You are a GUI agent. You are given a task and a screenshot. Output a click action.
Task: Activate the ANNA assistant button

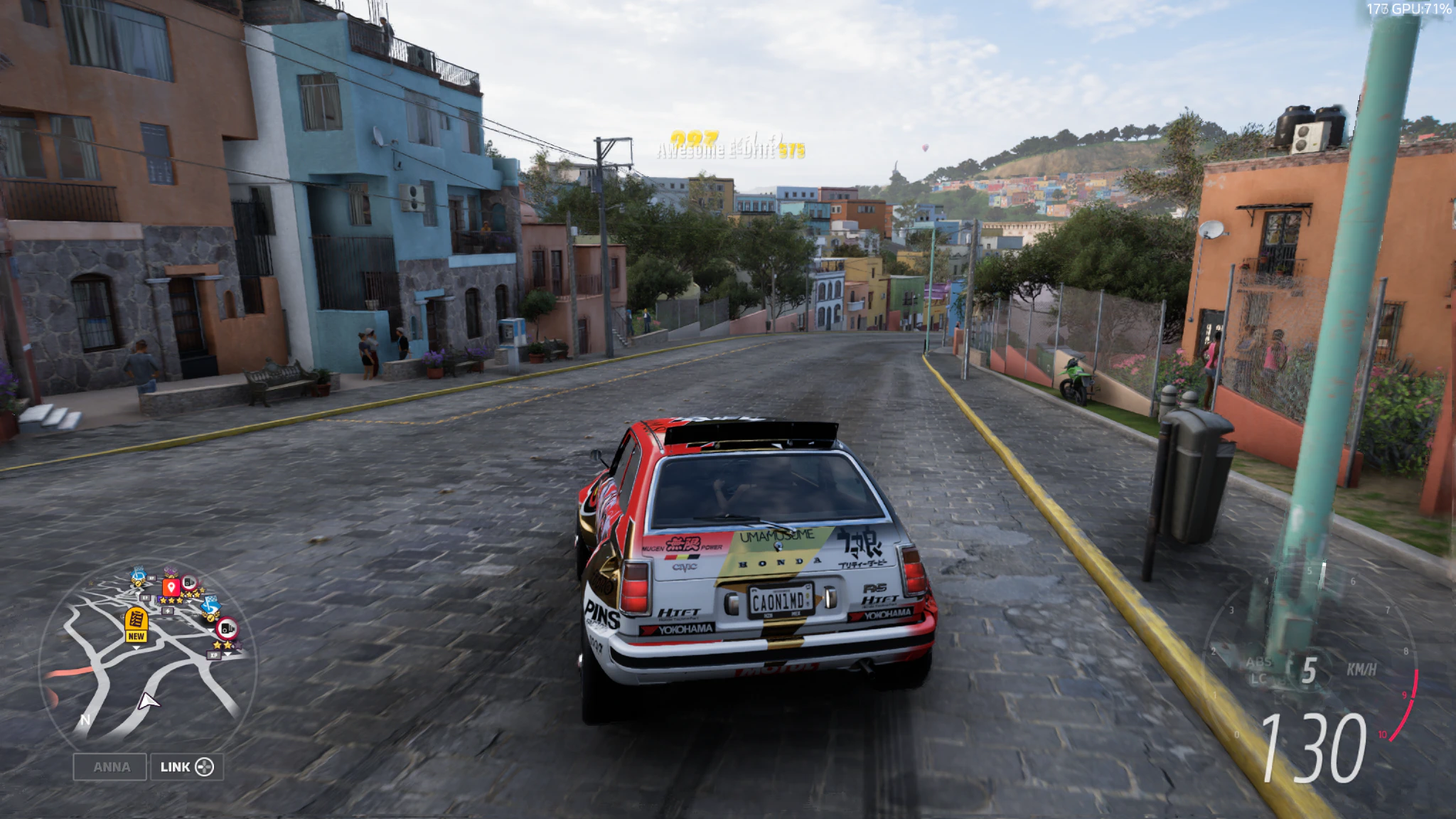click(x=110, y=767)
